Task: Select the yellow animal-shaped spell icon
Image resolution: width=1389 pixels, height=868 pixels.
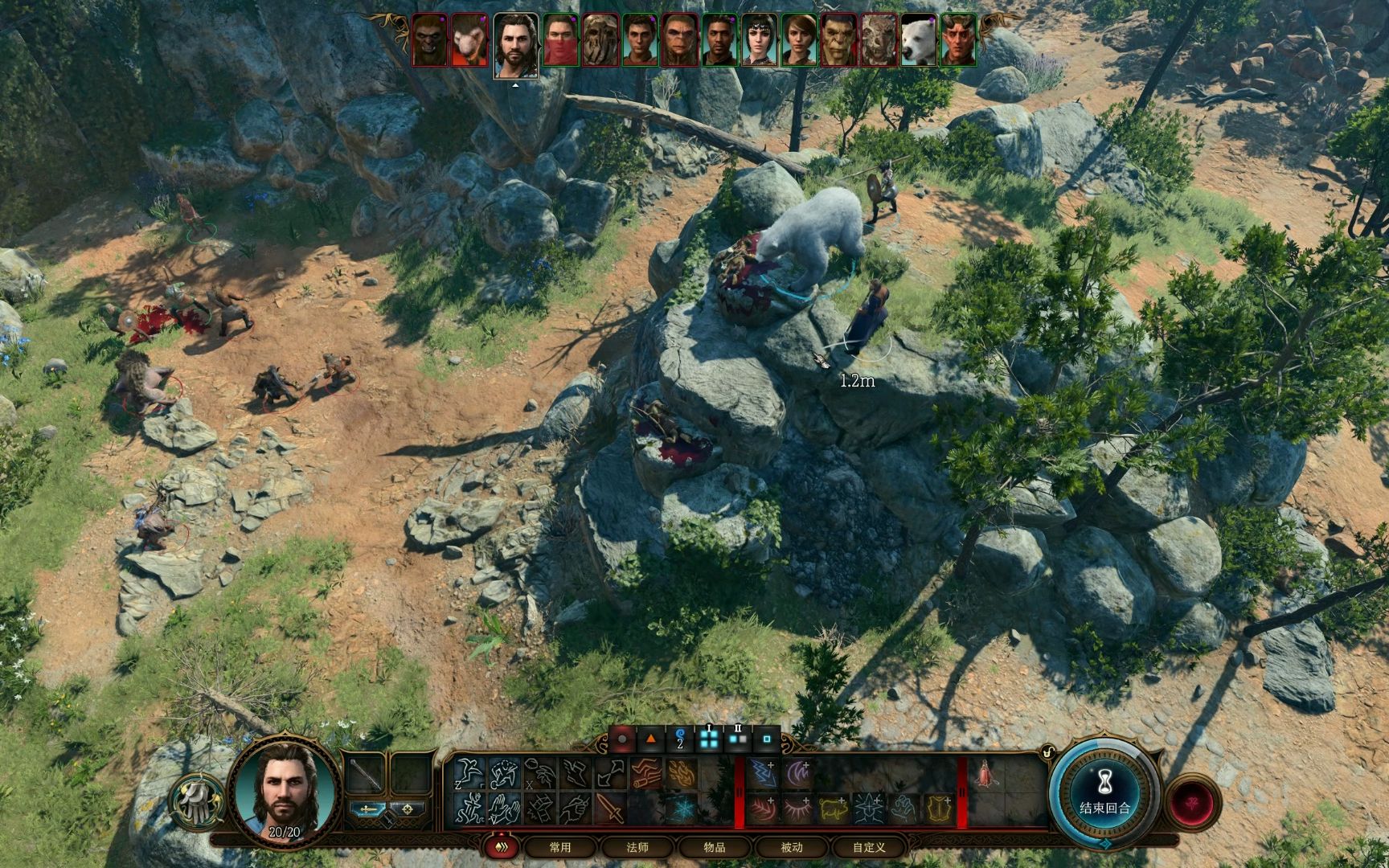Action: 833,809
